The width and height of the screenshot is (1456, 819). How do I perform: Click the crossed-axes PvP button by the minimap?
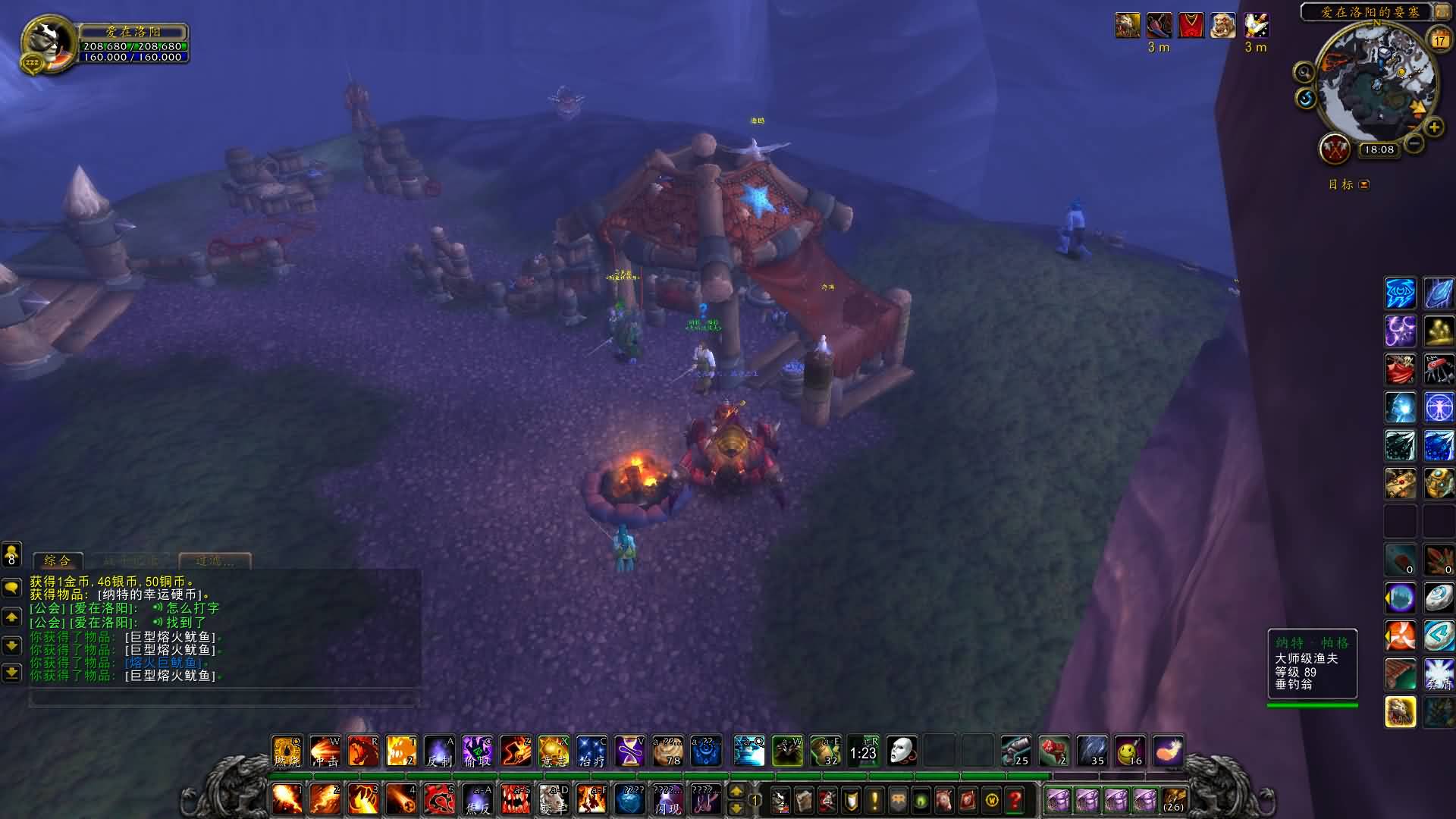coord(1335,149)
